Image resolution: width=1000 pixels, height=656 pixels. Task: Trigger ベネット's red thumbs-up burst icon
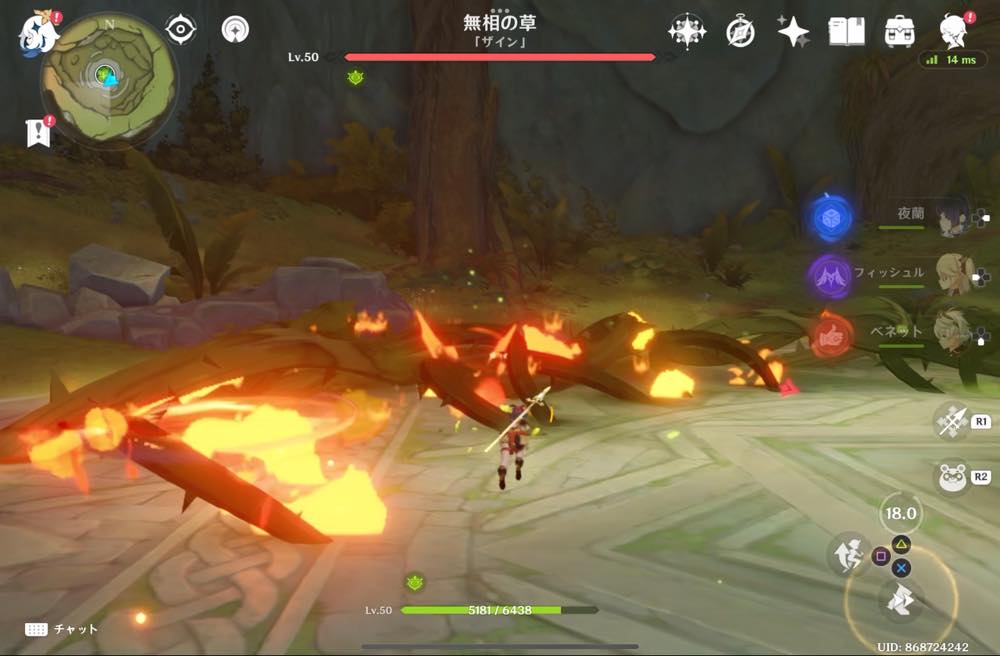click(831, 336)
